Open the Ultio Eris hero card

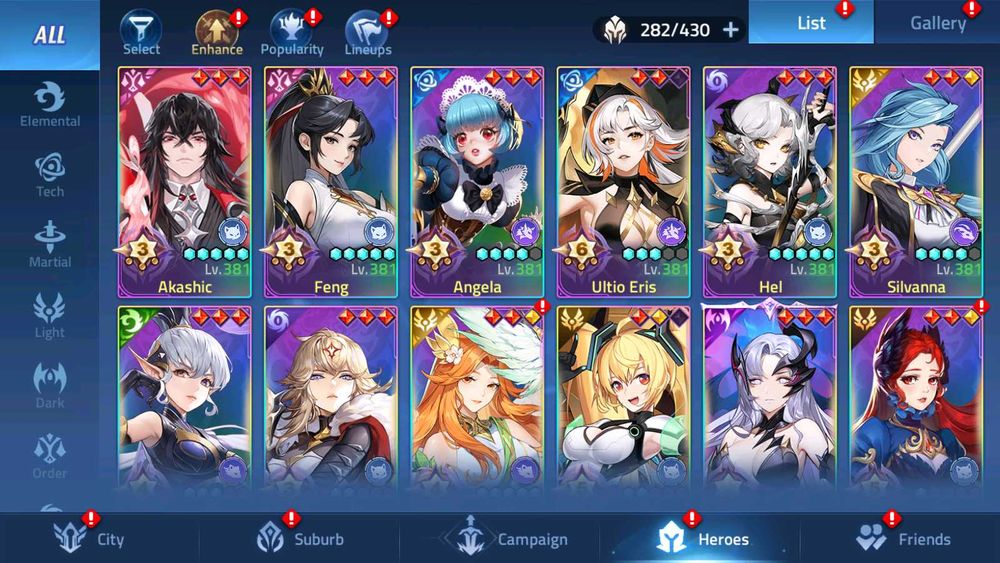624,182
